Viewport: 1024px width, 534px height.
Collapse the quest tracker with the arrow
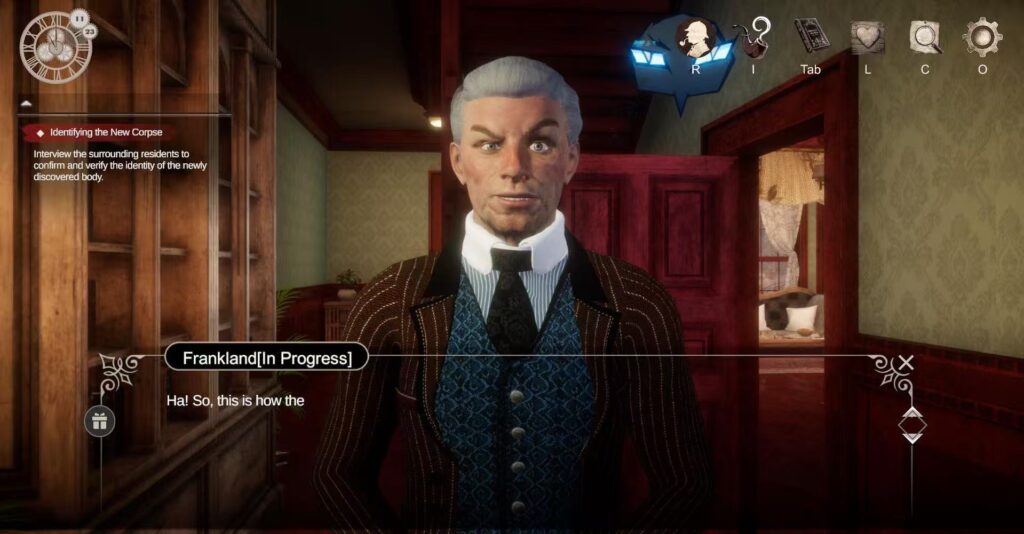click(x=26, y=103)
